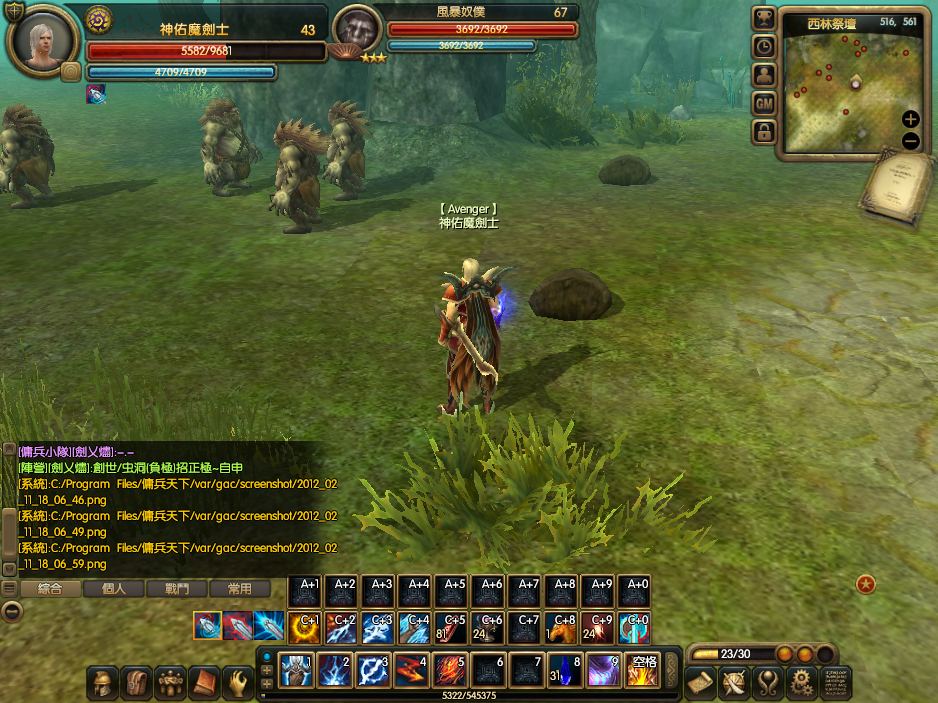This screenshot has height=703, width=938.
Task: Open the helmet icon in the bottom menu
Action: click(101, 683)
